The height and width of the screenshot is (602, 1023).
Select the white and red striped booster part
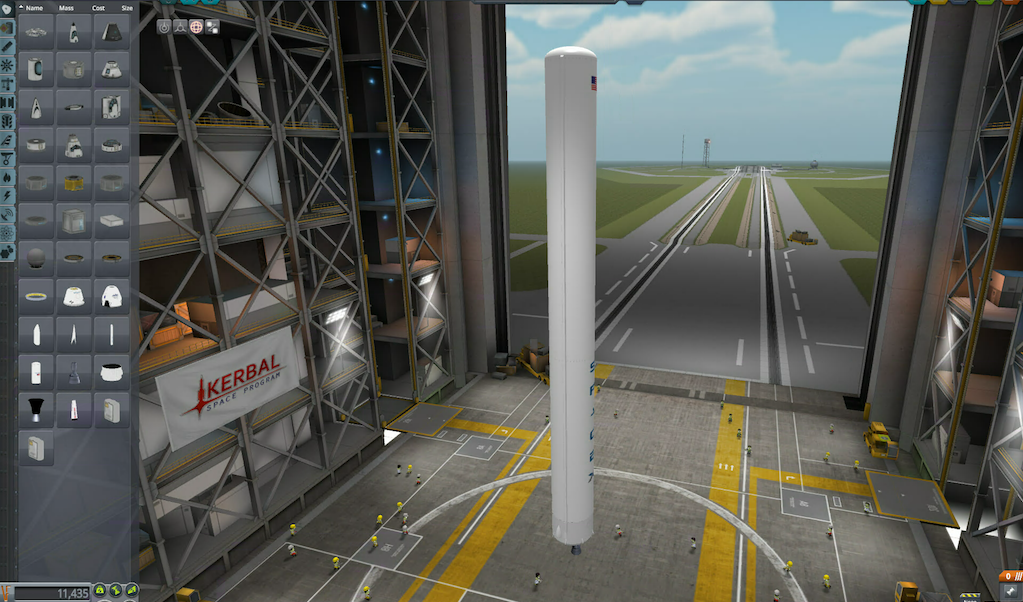click(x=74, y=409)
